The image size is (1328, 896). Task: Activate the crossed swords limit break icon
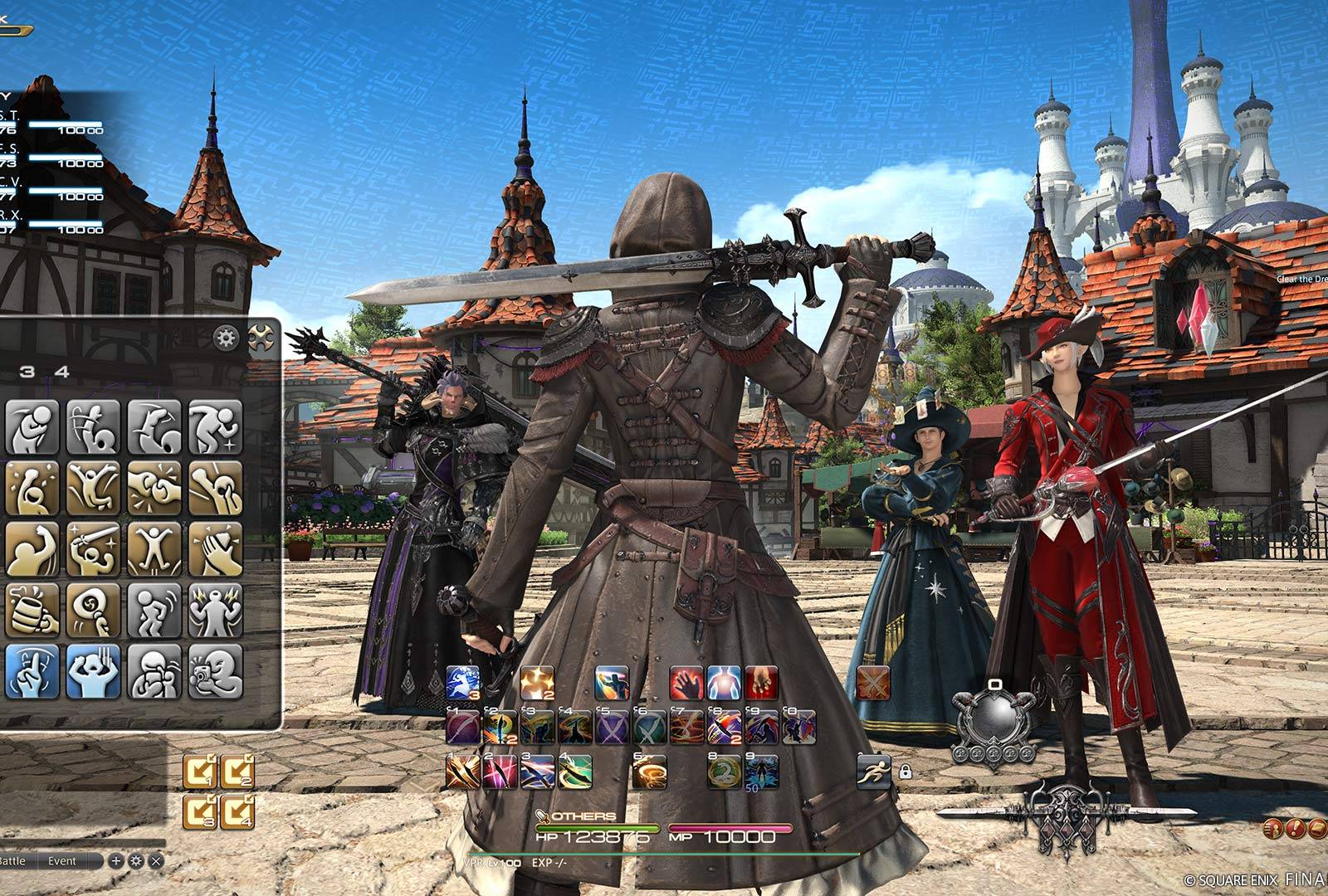(873, 684)
